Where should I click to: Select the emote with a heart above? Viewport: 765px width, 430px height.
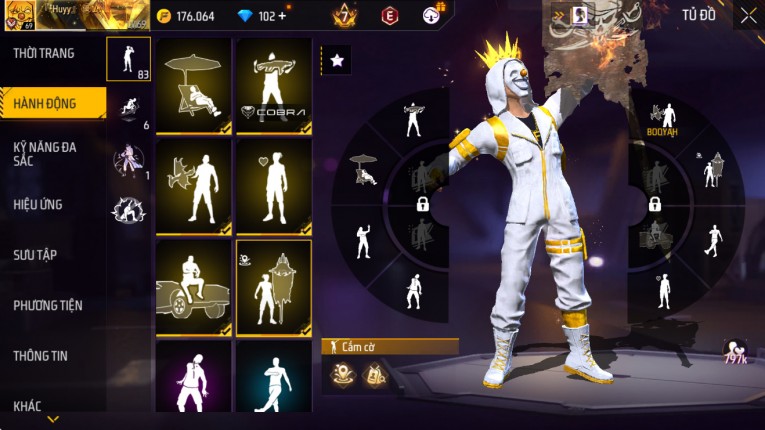[x=273, y=186]
